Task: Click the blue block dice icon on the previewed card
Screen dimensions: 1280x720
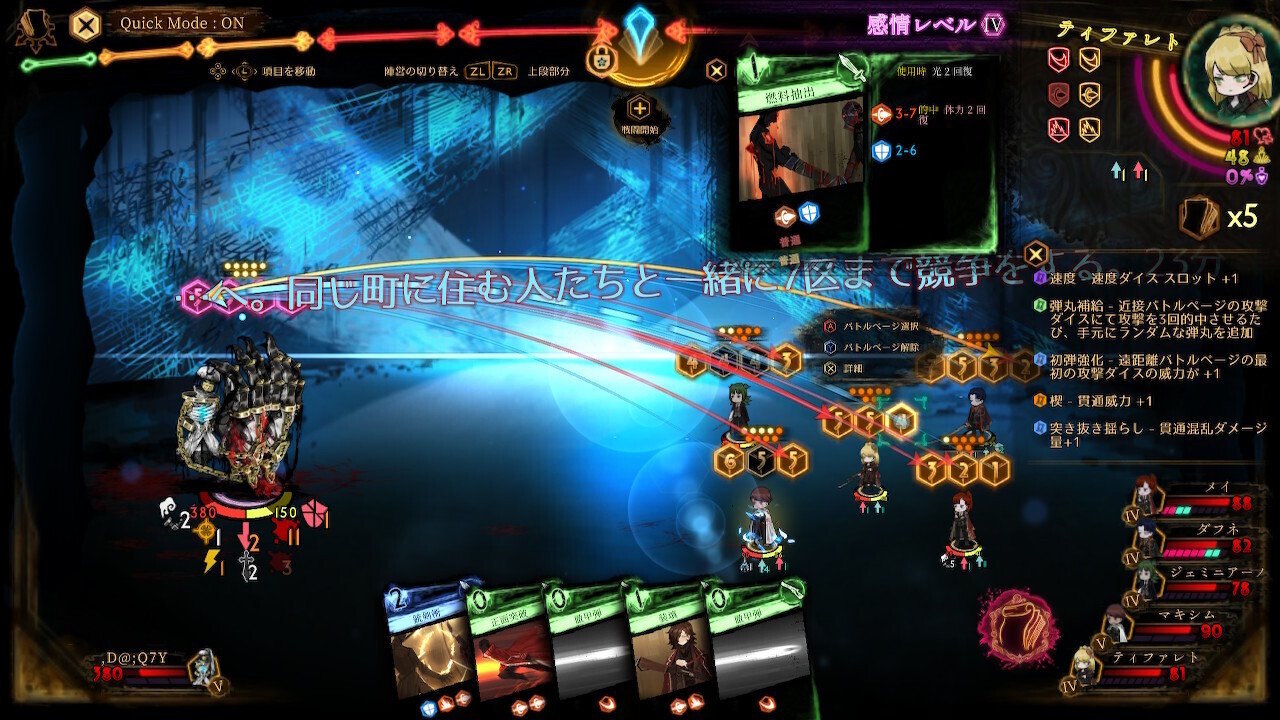Action: (x=883, y=150)
